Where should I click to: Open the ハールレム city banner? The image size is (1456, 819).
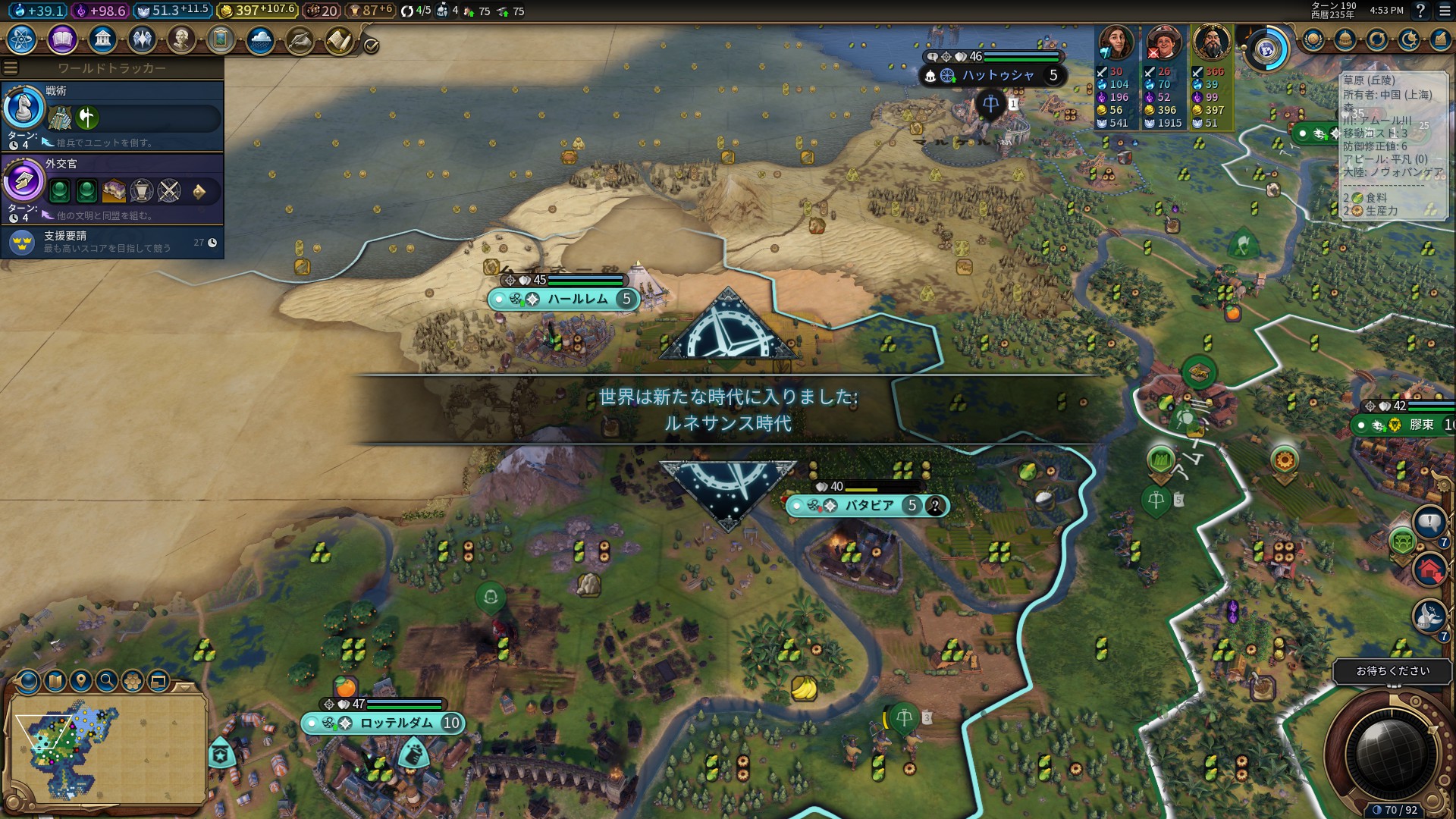578,300
